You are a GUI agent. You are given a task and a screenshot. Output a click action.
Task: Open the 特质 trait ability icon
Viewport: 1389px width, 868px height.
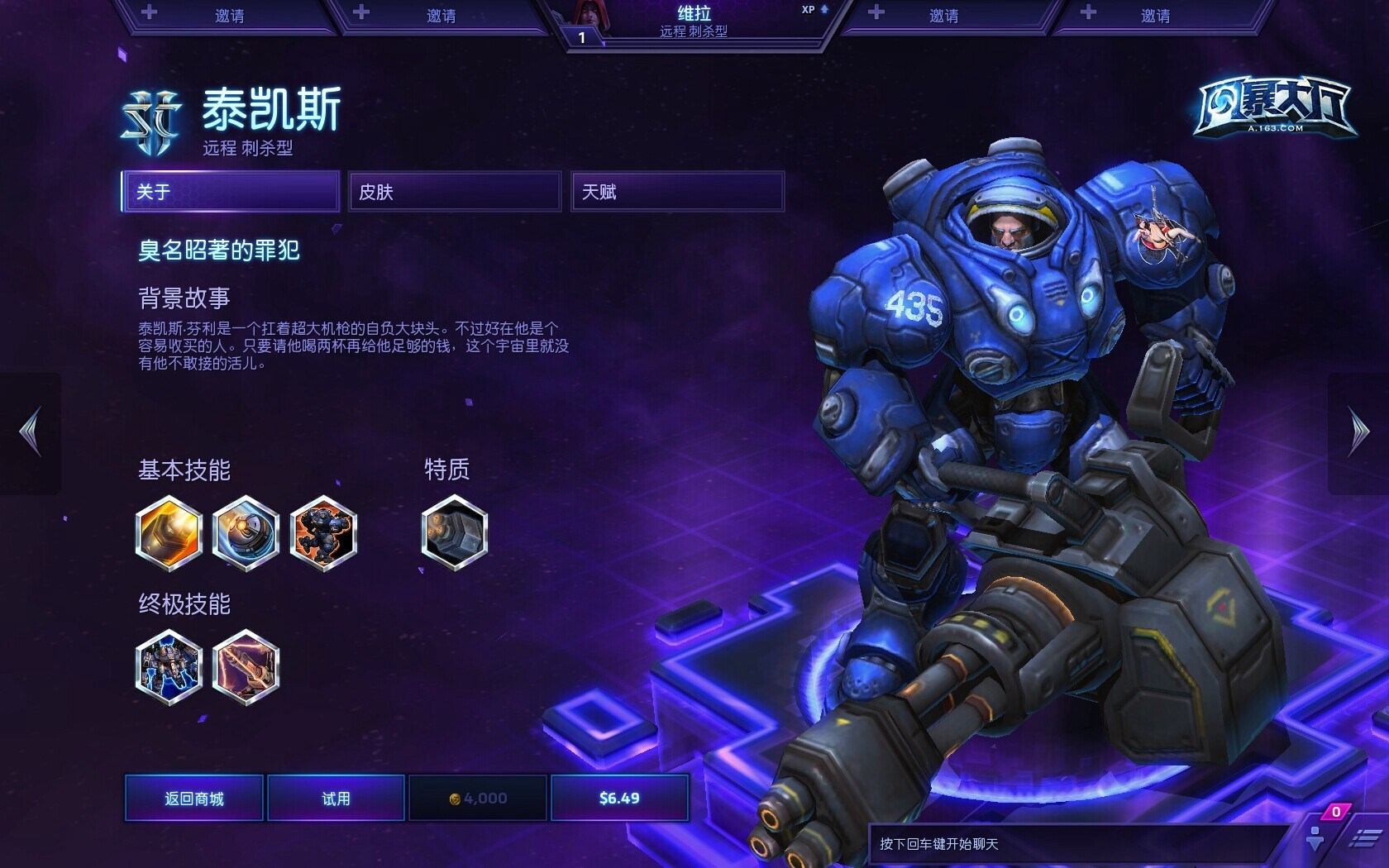[454, 533]
